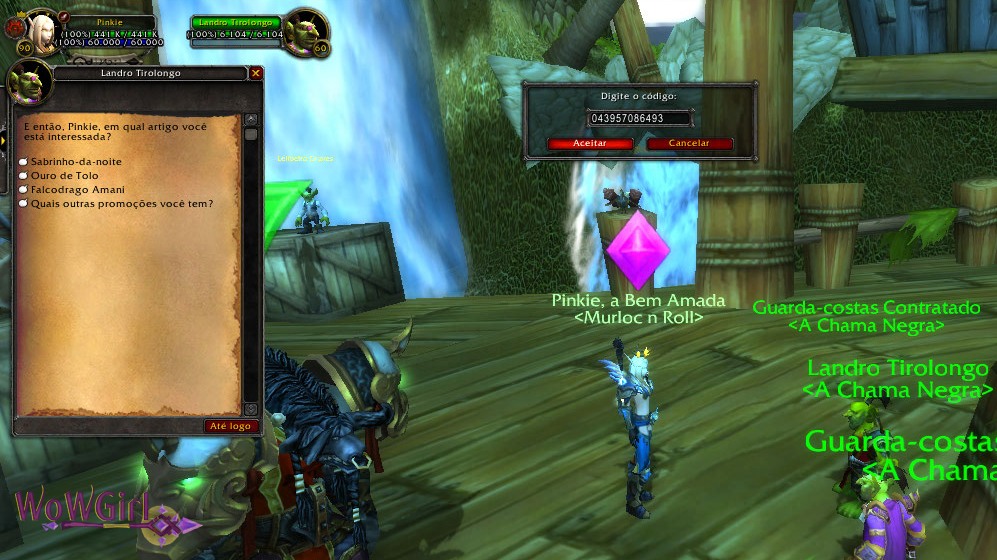This screenshot has height=560, width=997.
Task: Cancel the code entry dialog
Action: [x=689, y=143]
